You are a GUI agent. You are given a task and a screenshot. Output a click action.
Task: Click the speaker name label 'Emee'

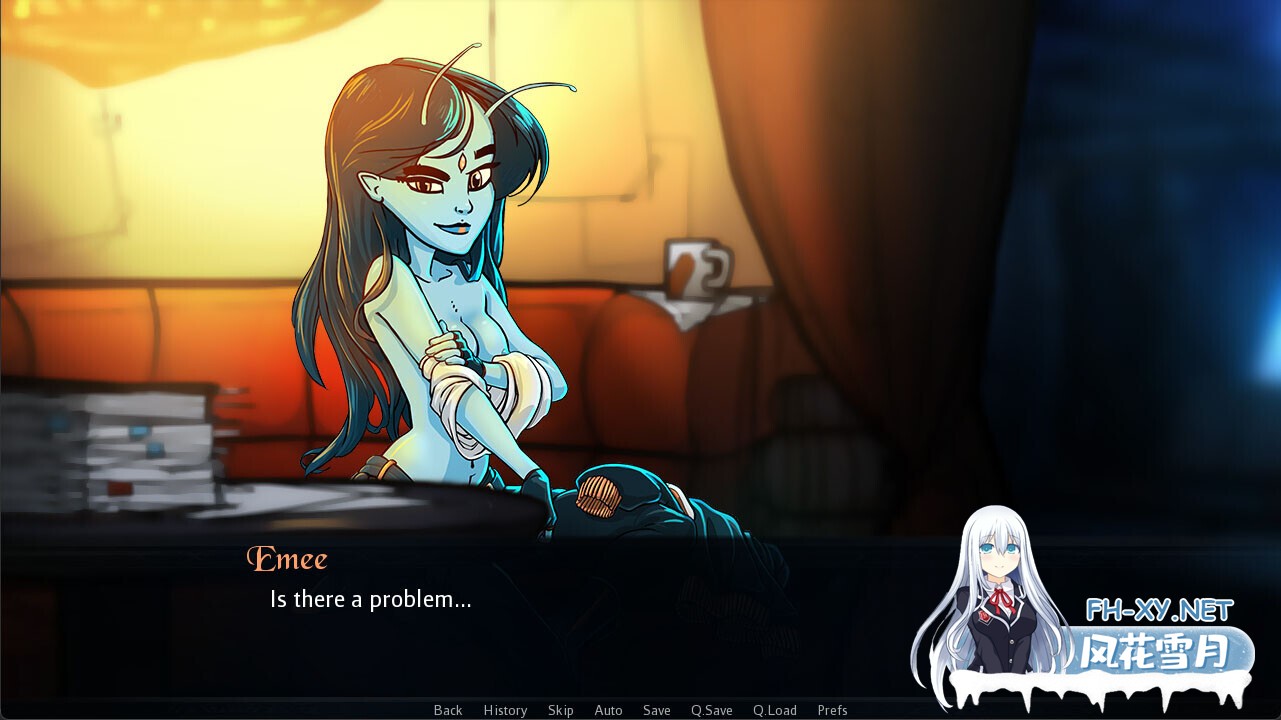pyautogui.click(x=288, y=559)
